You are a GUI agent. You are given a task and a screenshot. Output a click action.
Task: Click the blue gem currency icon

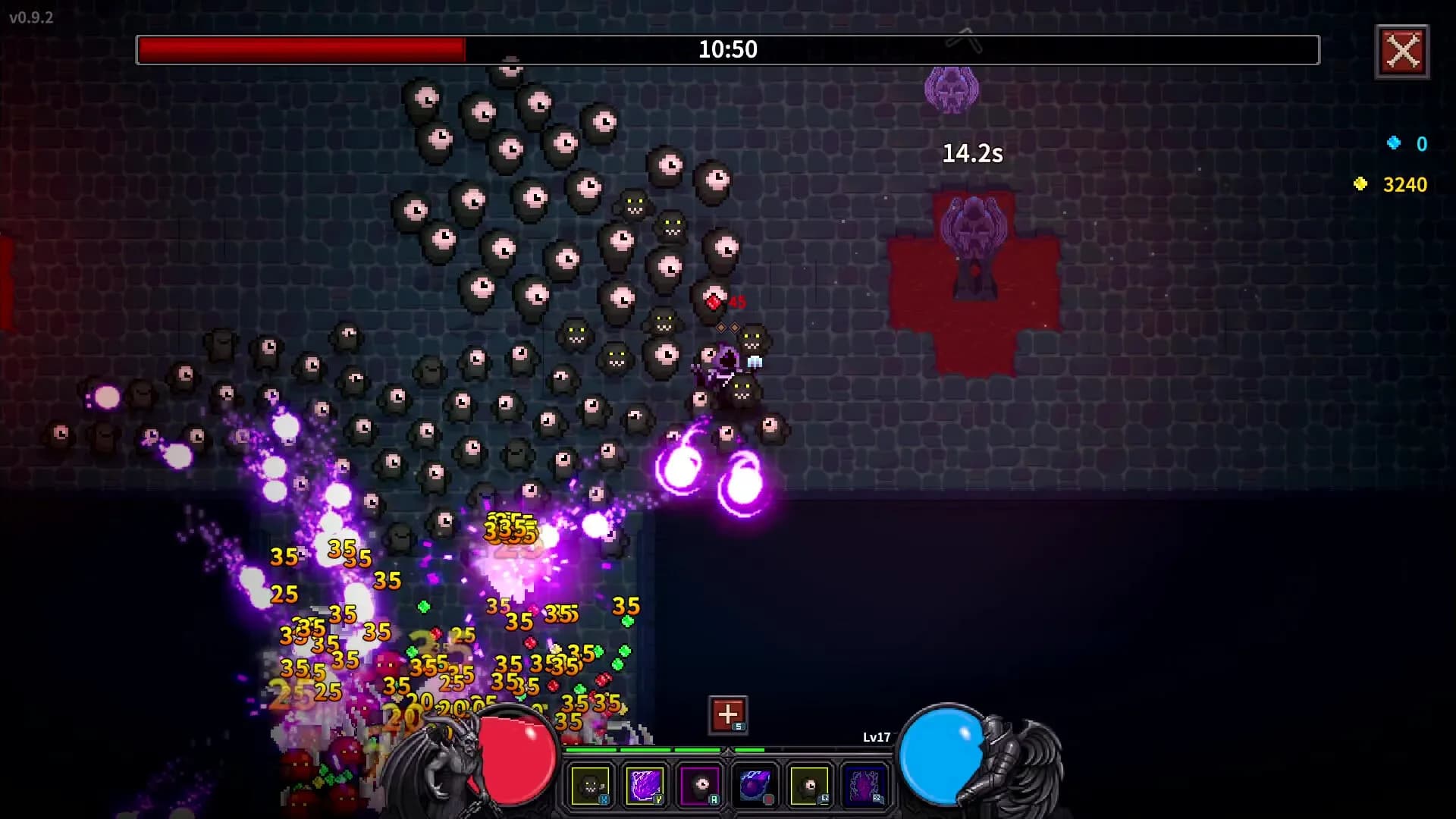click(x=1394, y=144)
